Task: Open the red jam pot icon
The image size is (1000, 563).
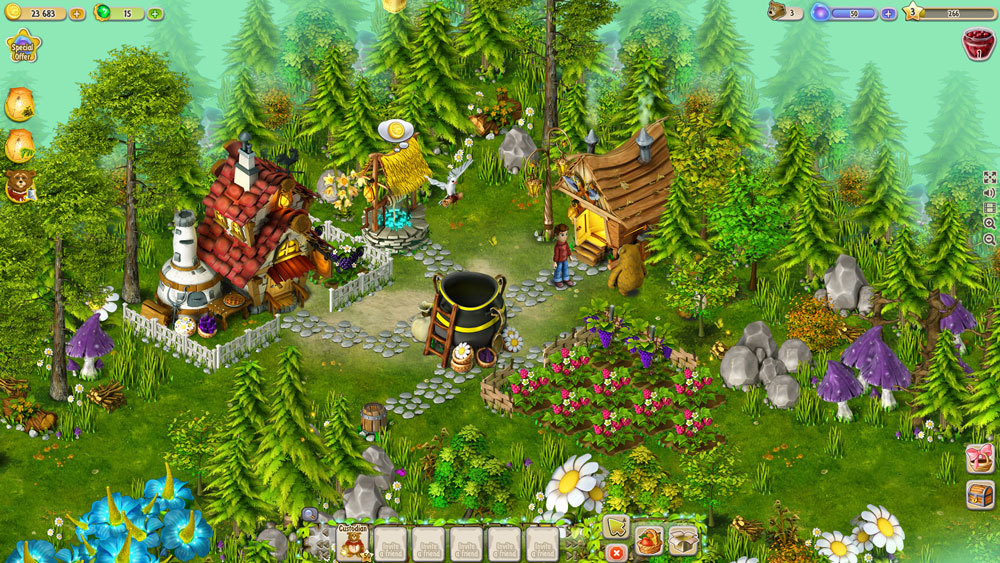Action: (977, 43)
